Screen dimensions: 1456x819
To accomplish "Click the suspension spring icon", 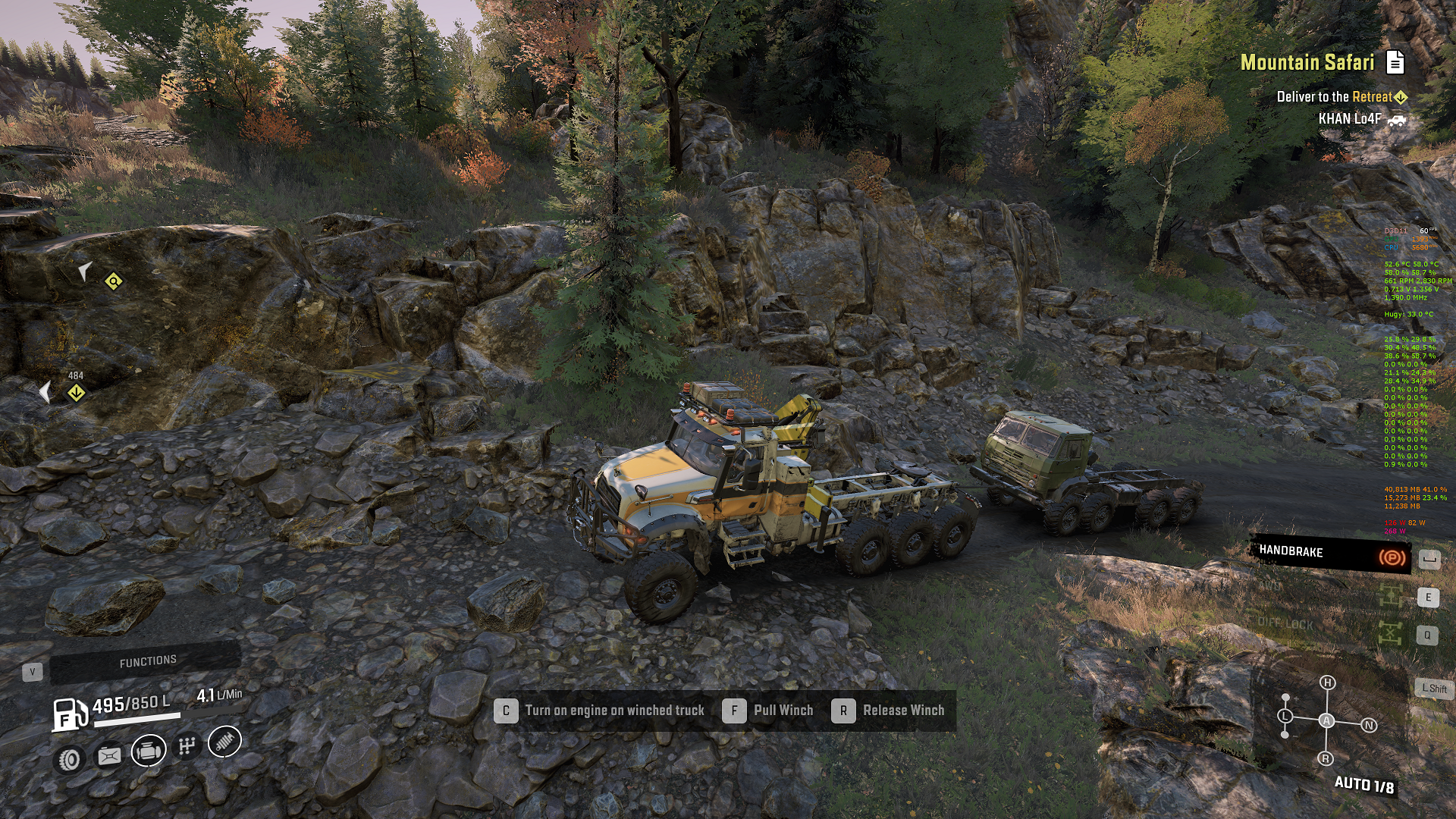I will [224, 742].
